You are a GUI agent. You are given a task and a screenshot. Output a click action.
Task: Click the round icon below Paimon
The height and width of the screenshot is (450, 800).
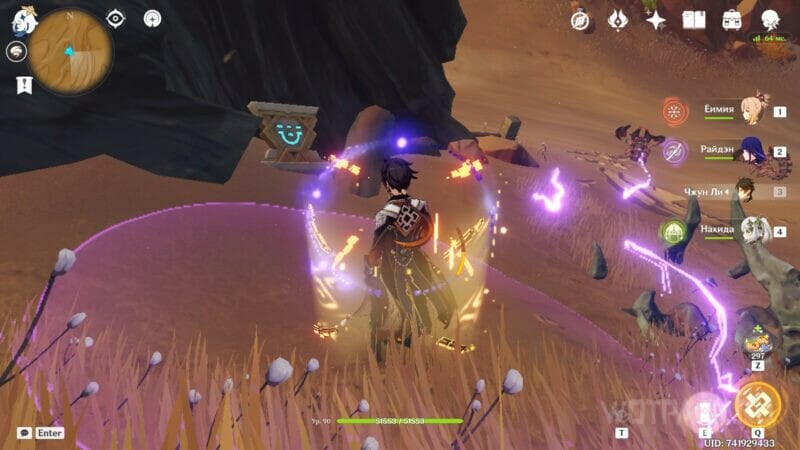[17, 53]
